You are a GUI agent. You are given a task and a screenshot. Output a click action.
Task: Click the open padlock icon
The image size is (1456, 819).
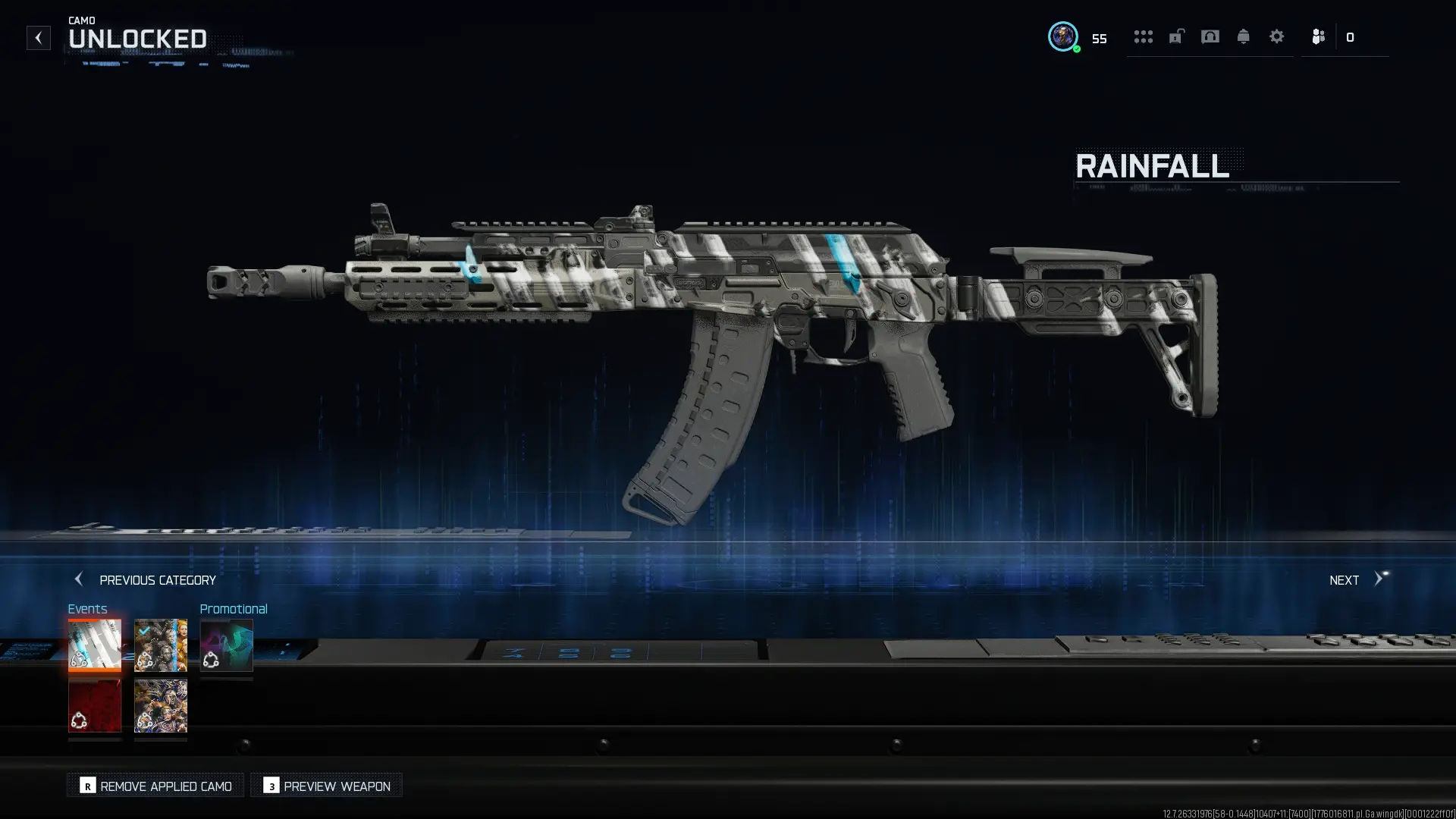1176,36
